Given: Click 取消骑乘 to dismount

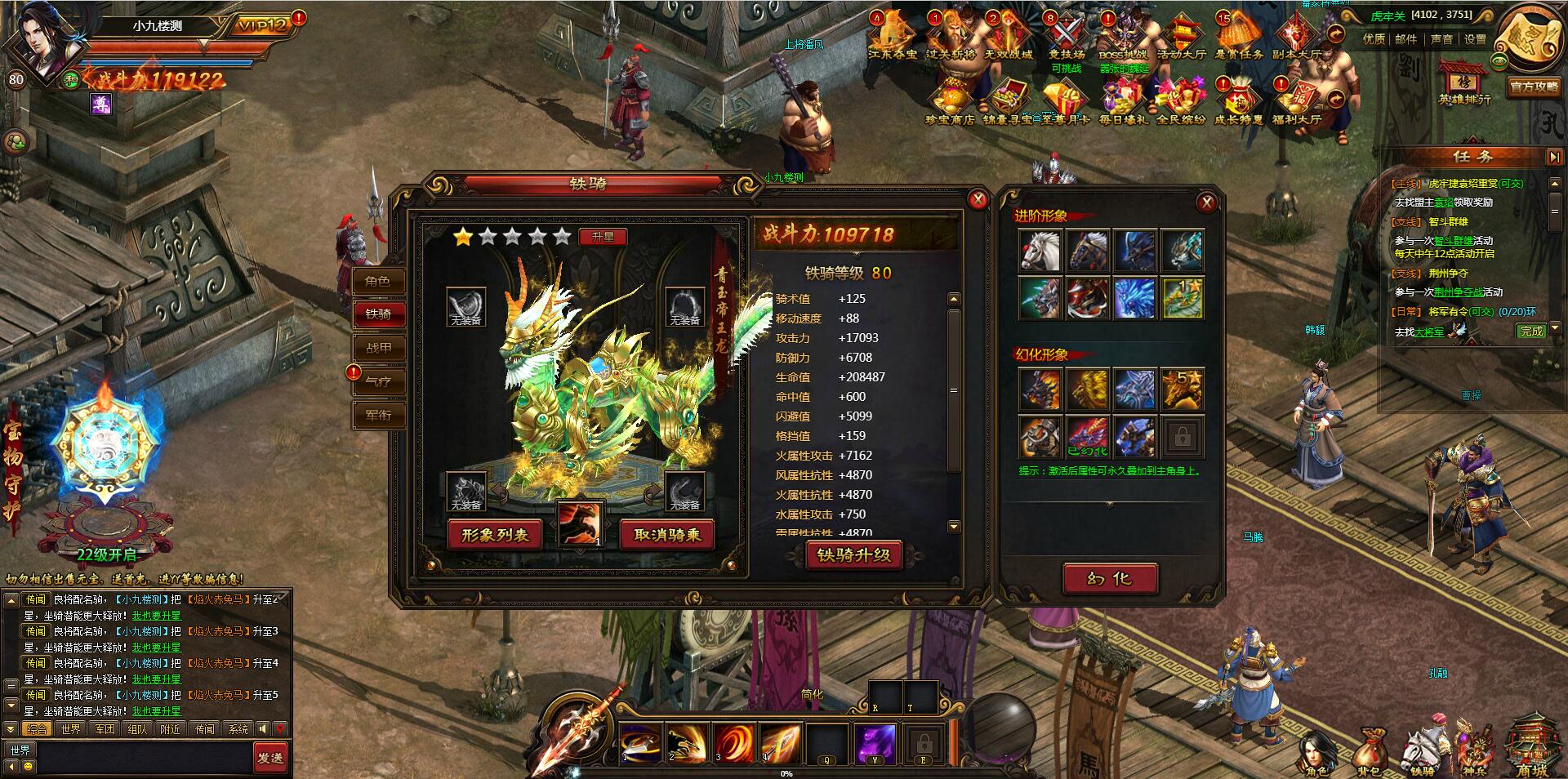Looking at the screenshot, I should click(x=667, y=535).
